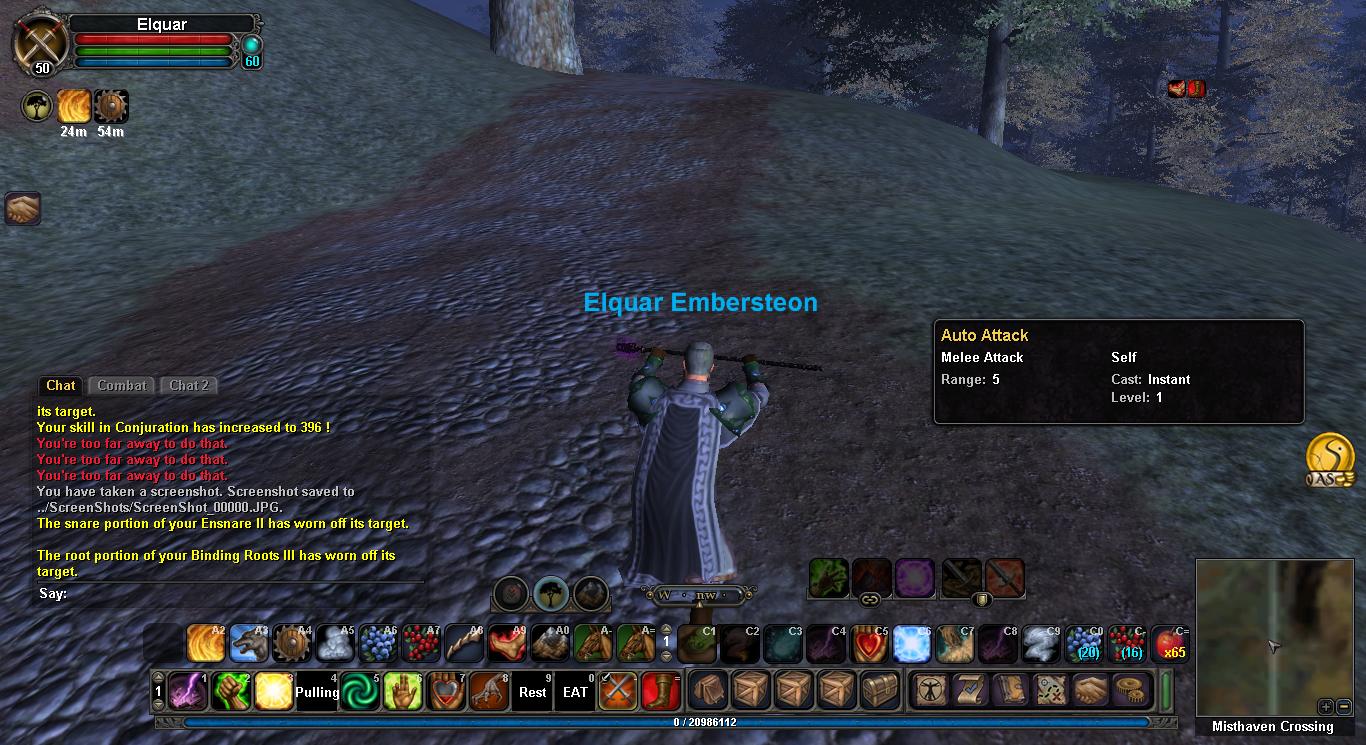Activate the wolf head ability

[249, 644]
